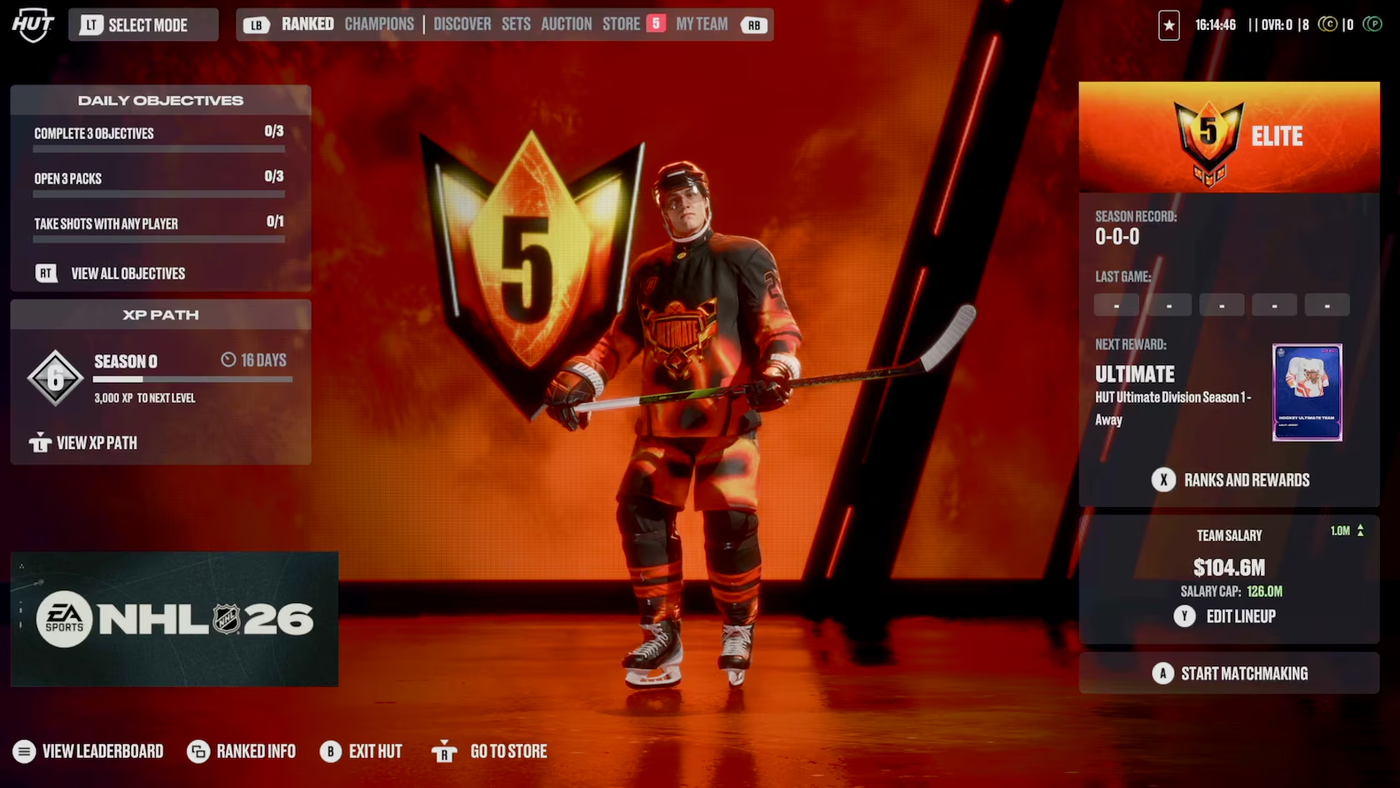View all daily objectives

point(127,273)
